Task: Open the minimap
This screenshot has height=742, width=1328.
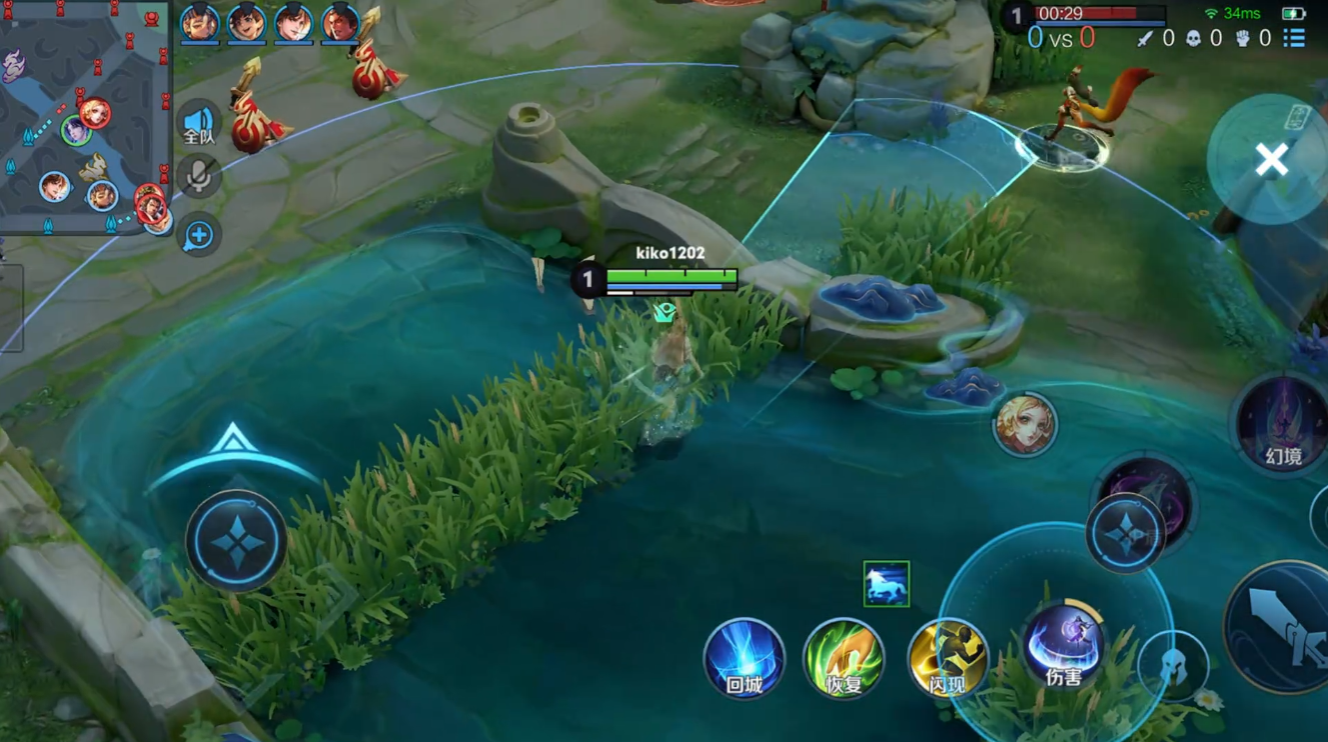Action: point(85,118)
